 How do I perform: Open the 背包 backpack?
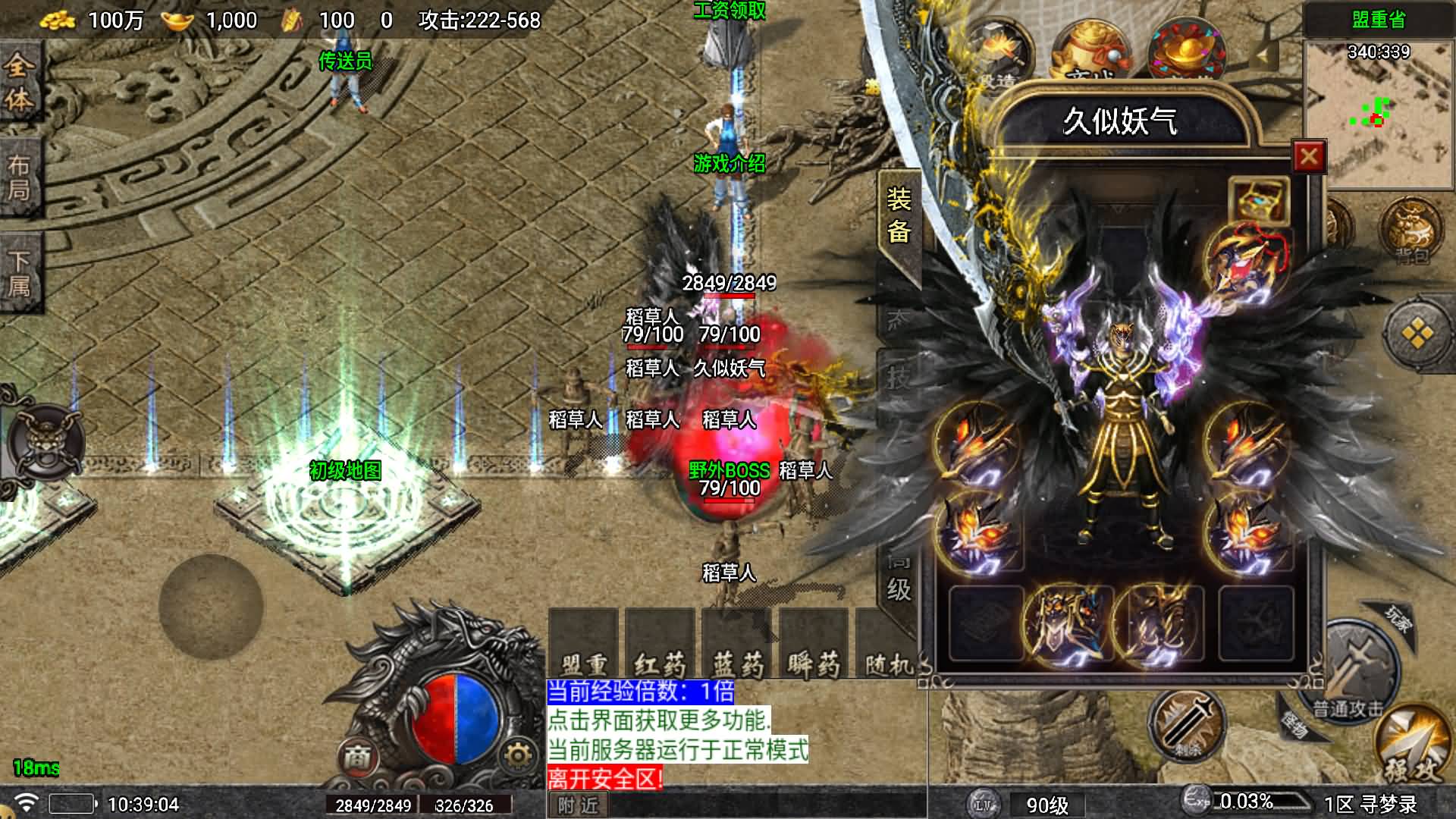[1412, 231]
